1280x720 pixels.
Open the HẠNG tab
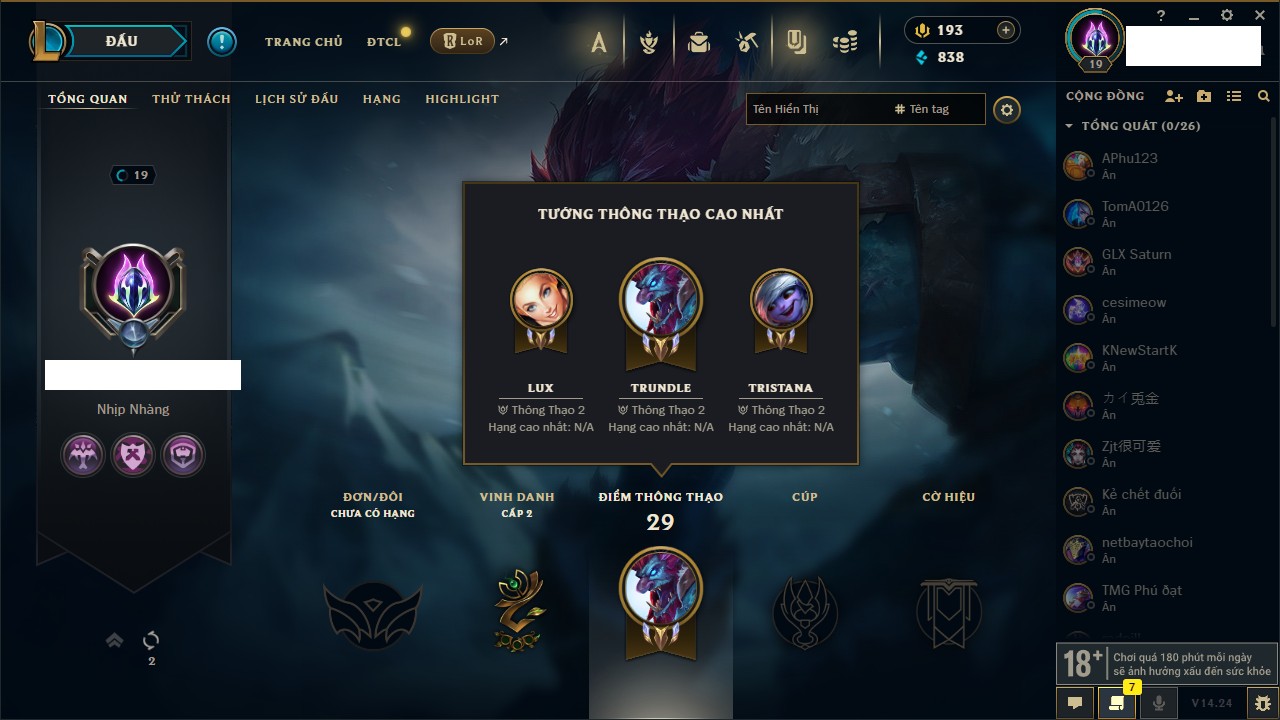(381, 99)
